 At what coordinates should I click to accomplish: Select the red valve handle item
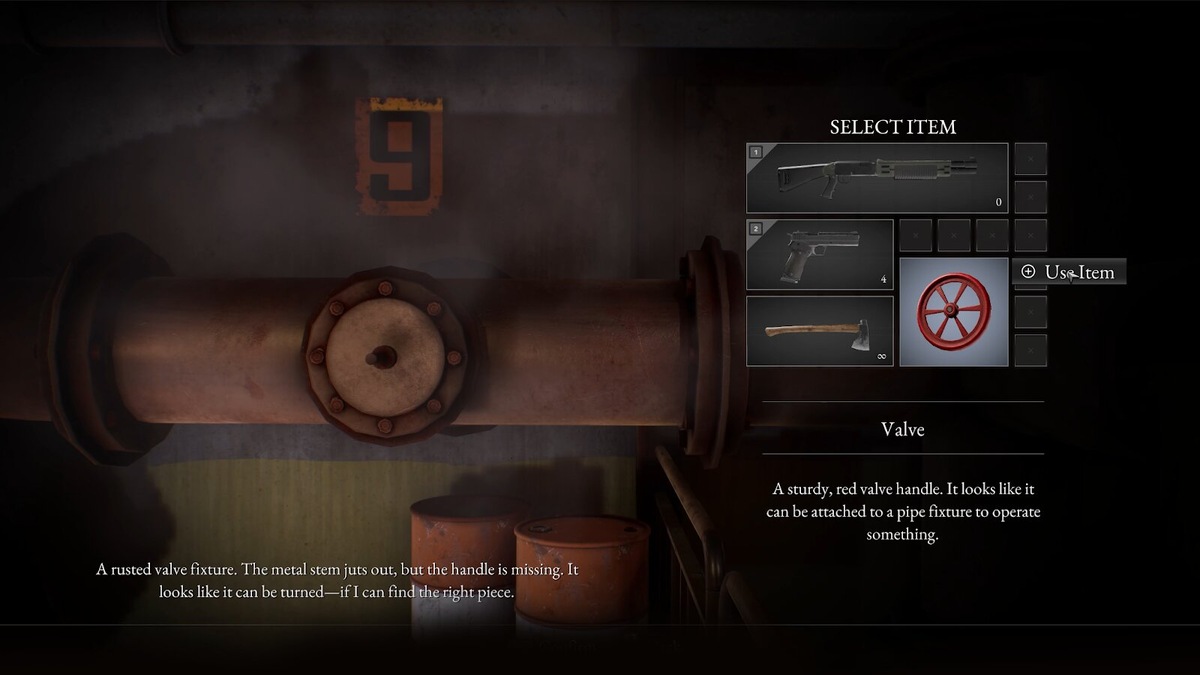tap(954, 312)
